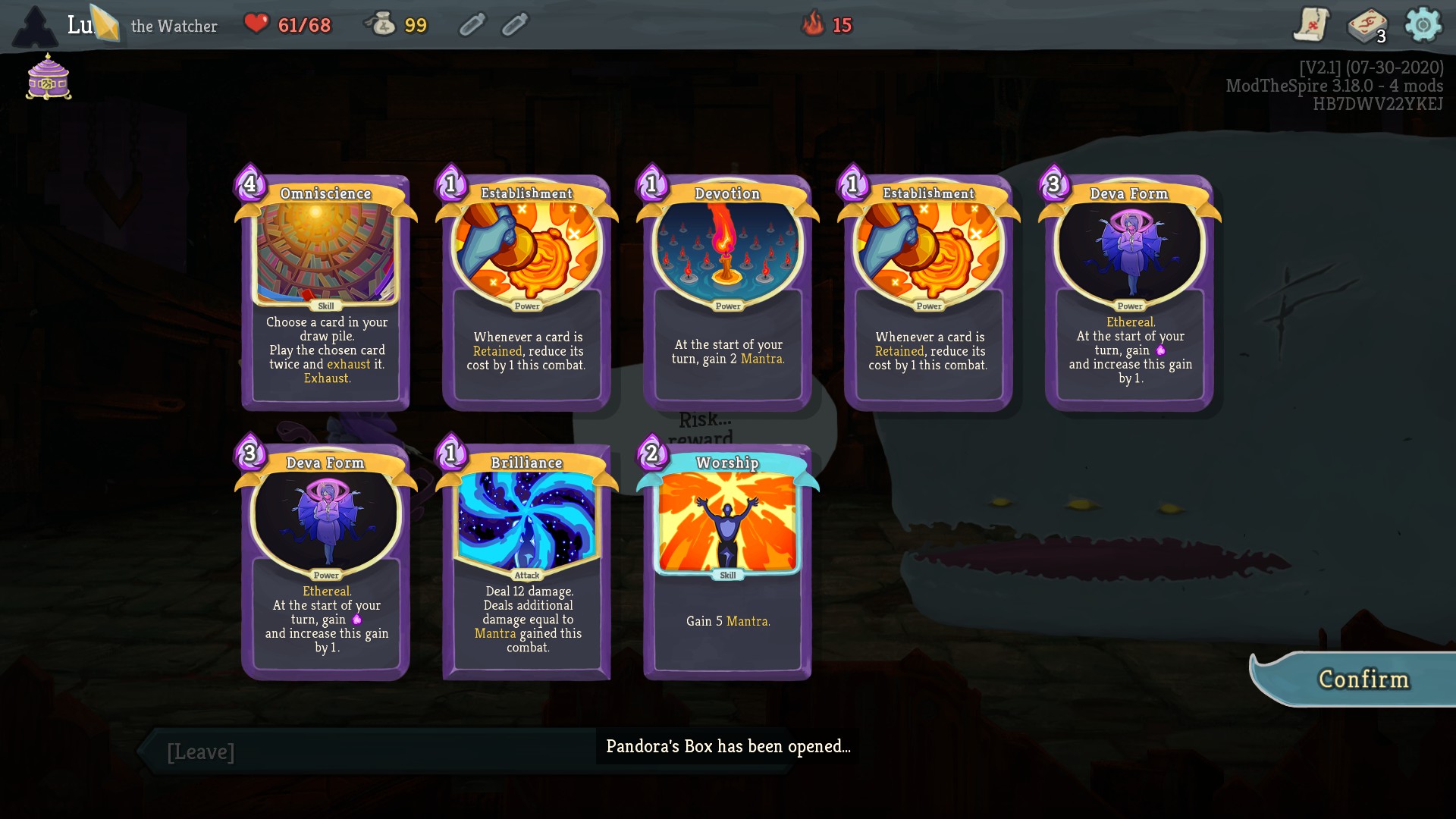Select the lower Deva Form card
The width and height of the screenshot is (1456, 819).
point(325,561)
